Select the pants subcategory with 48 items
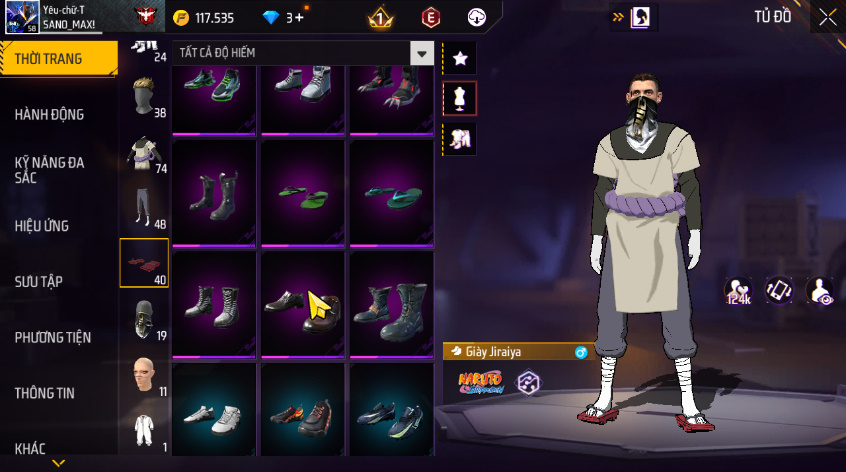Screen dimensions: 846x472 pyautogui.click(x=144, y=206)
